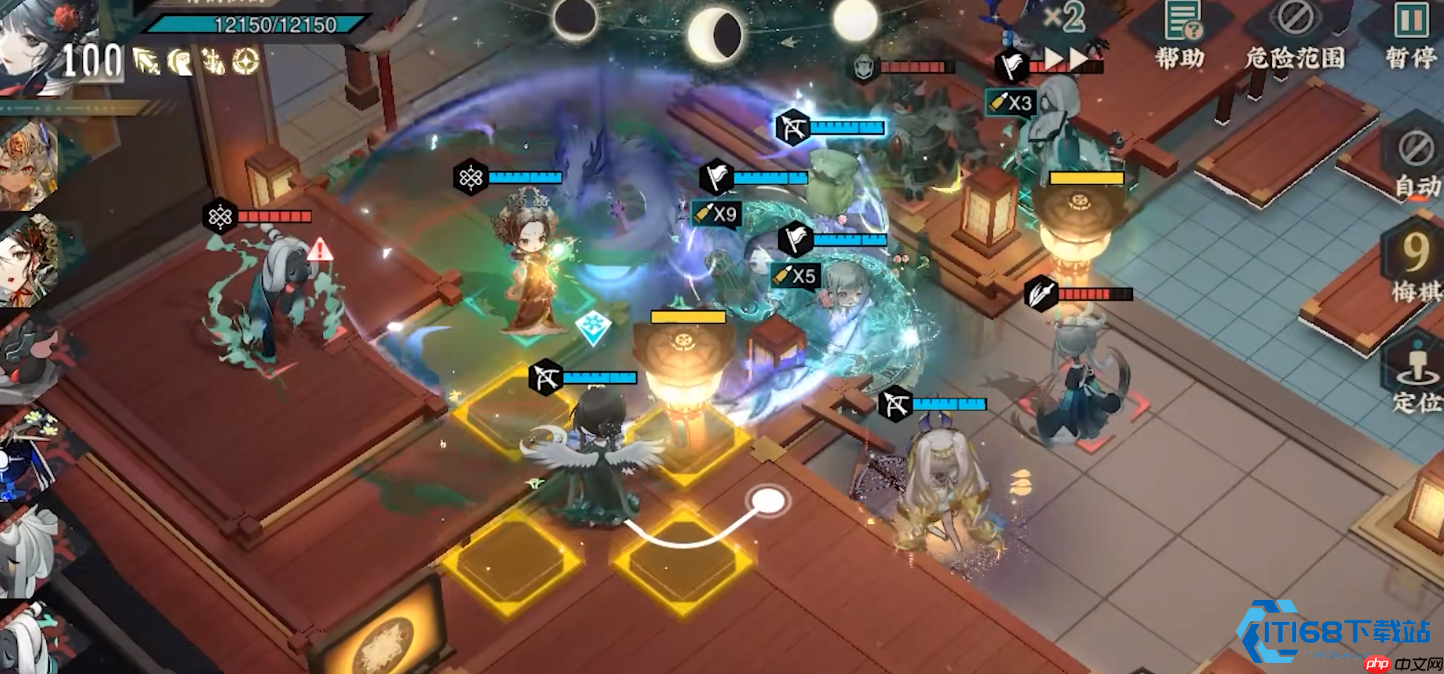
Task: Select the red-flower black-haired character portrait
Action: (x=38, y=40)
